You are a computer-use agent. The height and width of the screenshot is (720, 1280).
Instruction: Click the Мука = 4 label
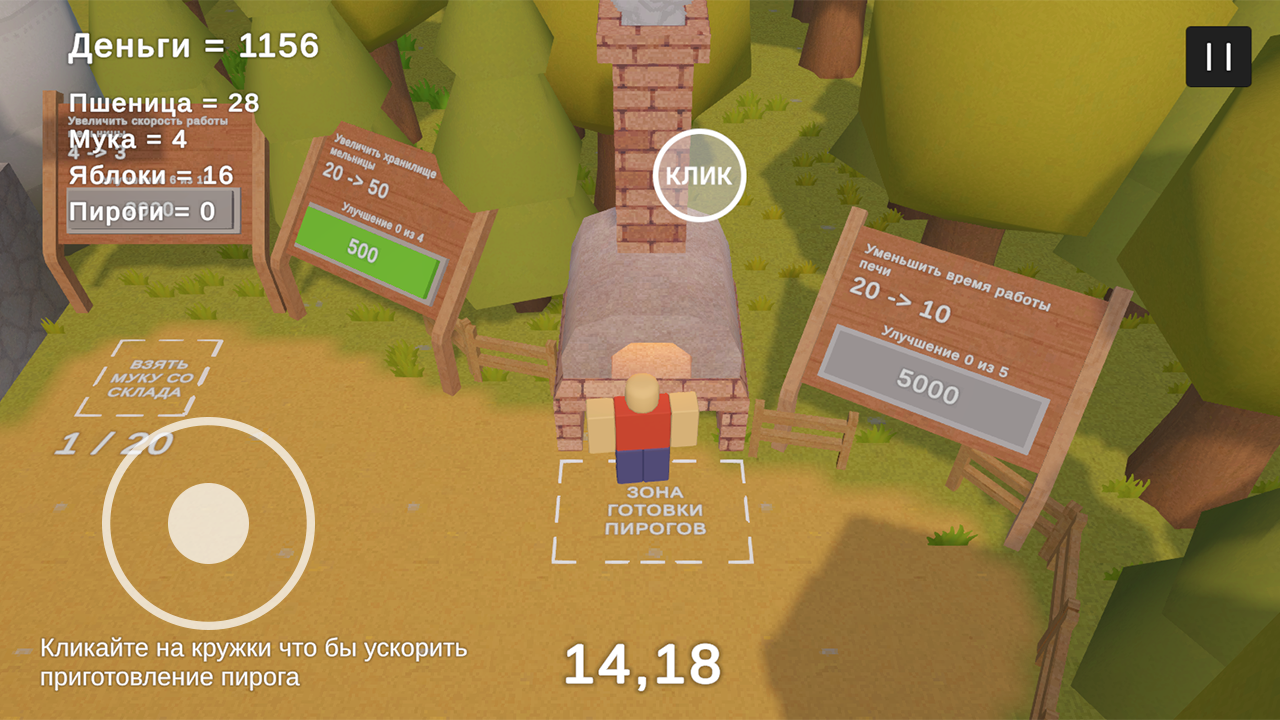[125, 140]
